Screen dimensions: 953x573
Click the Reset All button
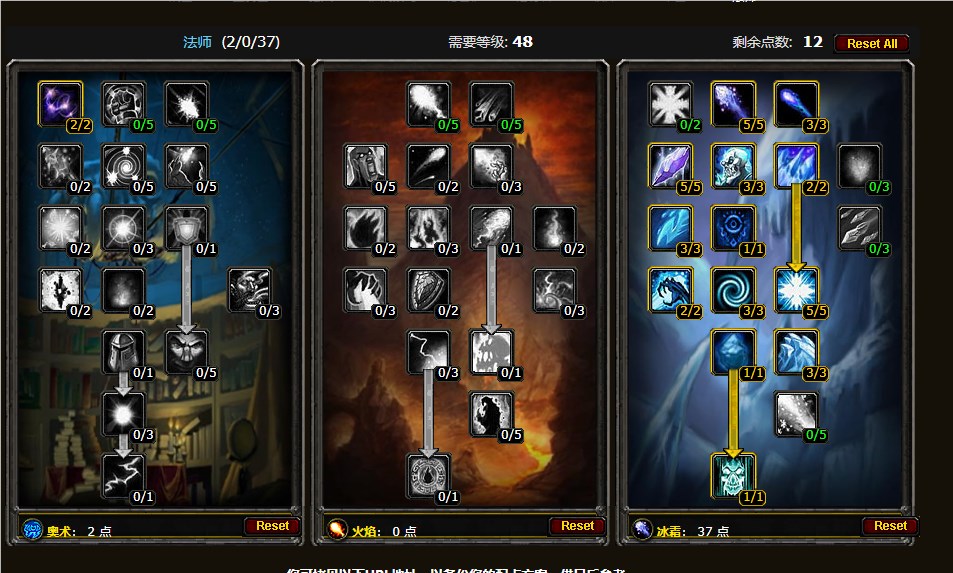tap(871, 43)
